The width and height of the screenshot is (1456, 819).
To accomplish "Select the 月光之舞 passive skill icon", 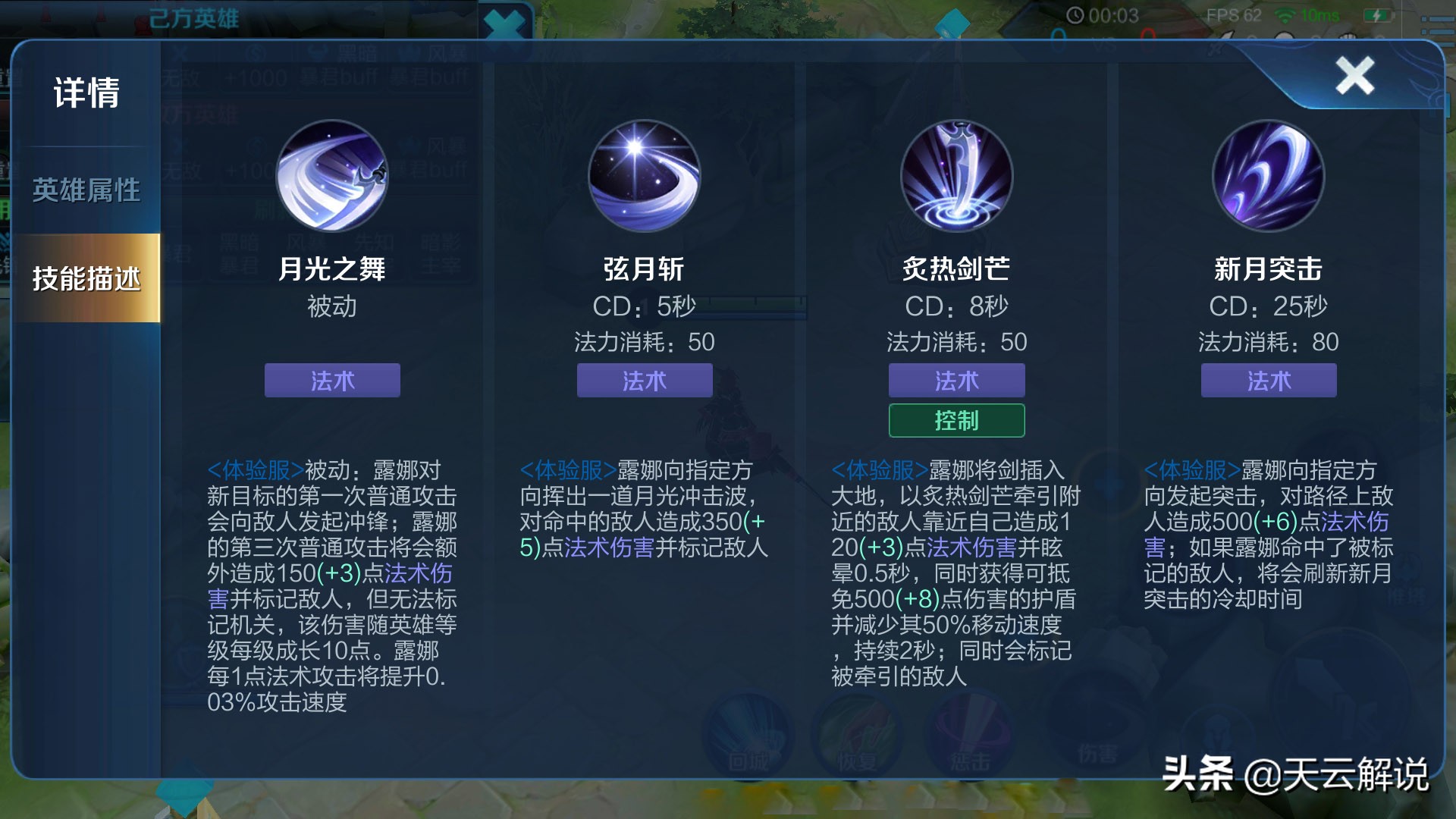I will 331,176.
